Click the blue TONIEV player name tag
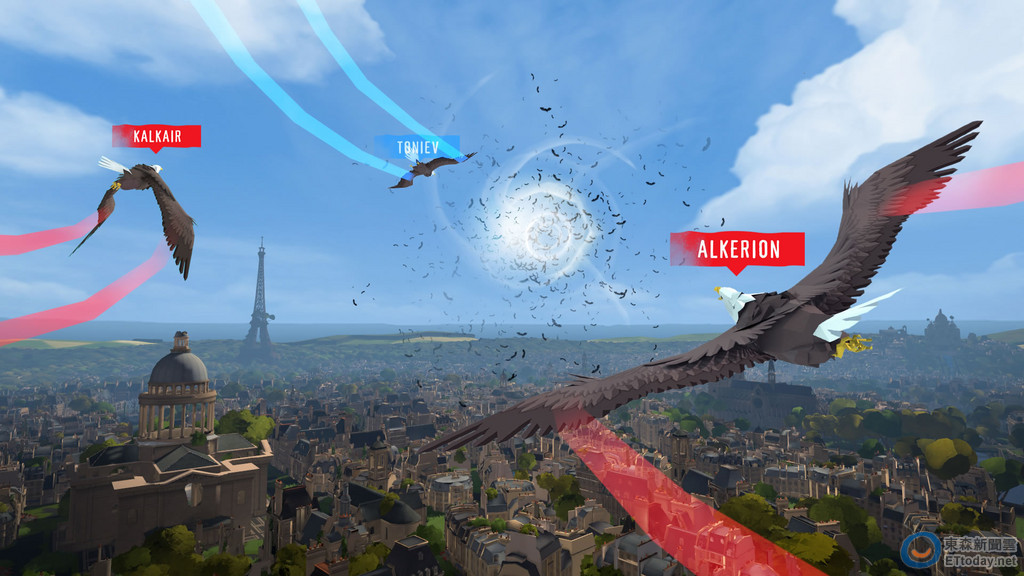 tap(418, 148)
